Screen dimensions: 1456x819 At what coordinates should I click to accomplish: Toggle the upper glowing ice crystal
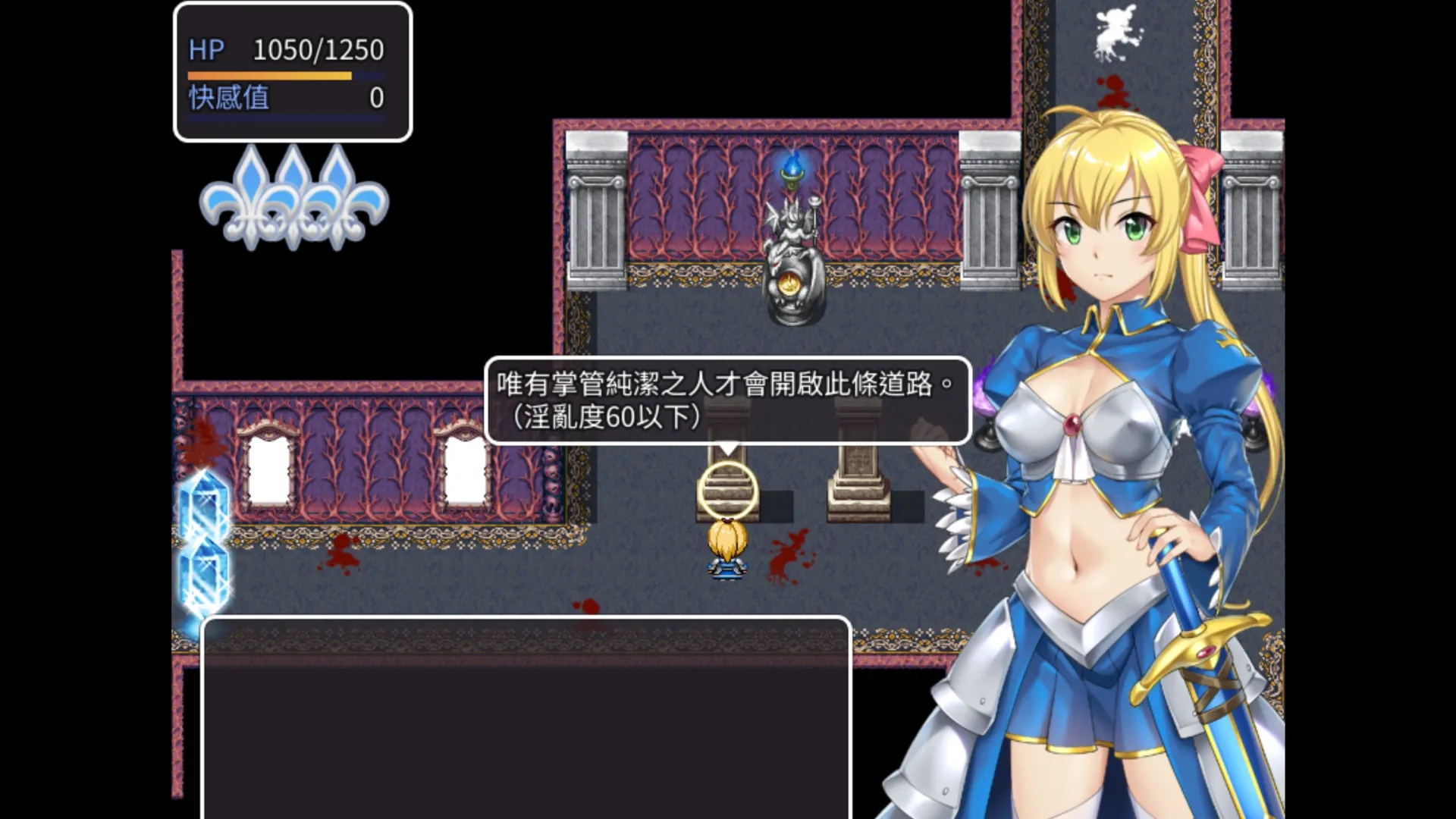203,500
